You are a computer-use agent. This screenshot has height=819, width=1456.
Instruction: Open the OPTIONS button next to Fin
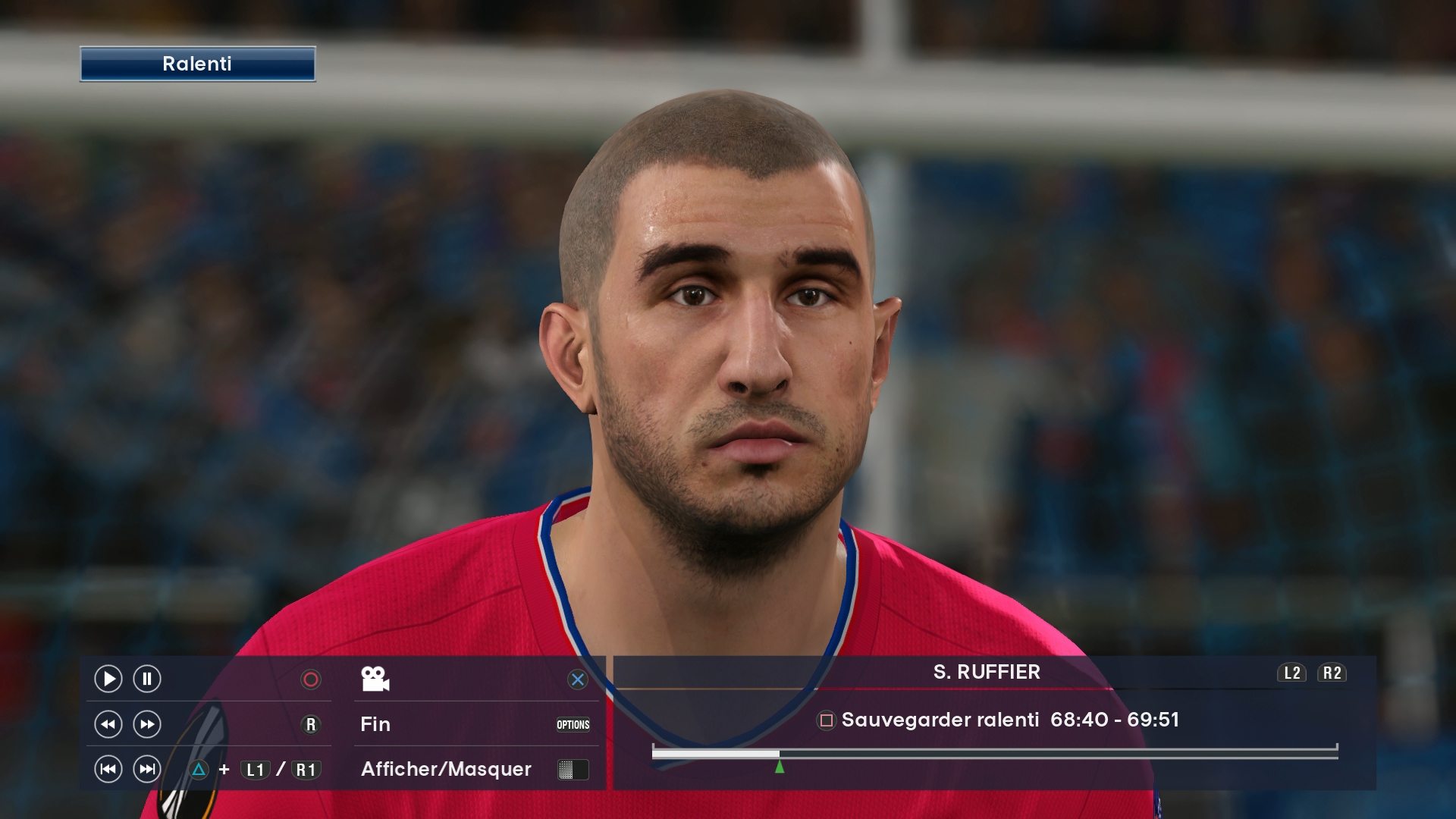(573, 725)
